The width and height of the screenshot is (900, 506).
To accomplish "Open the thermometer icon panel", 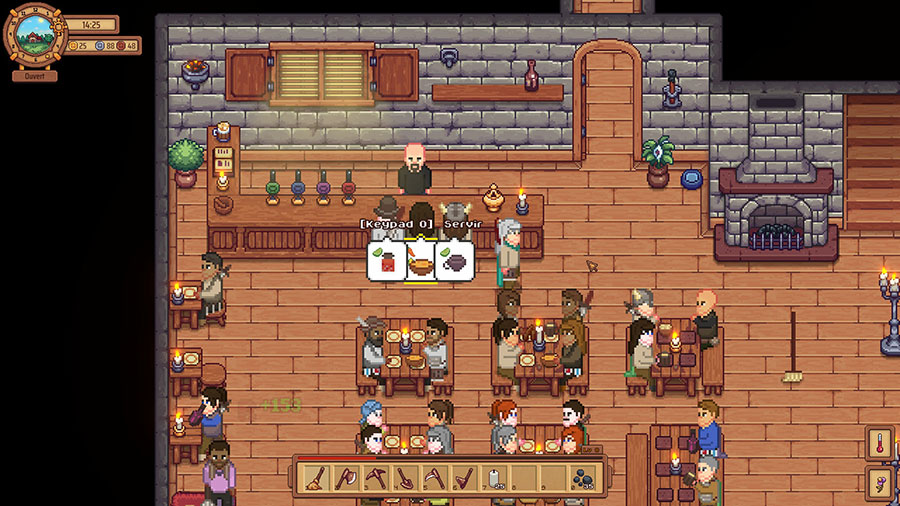I will 881,444.
